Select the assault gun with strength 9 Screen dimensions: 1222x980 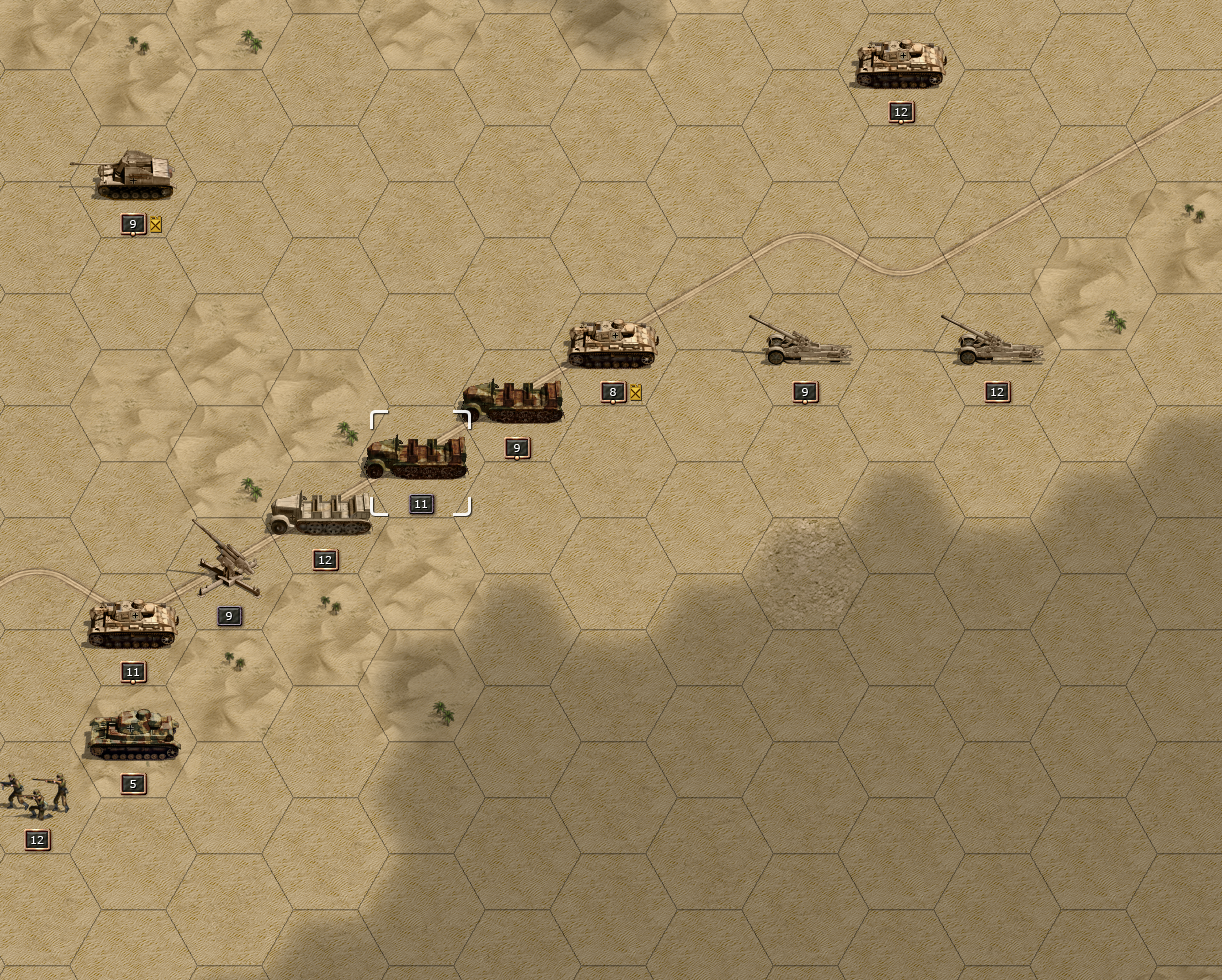(x=132, y=177)
